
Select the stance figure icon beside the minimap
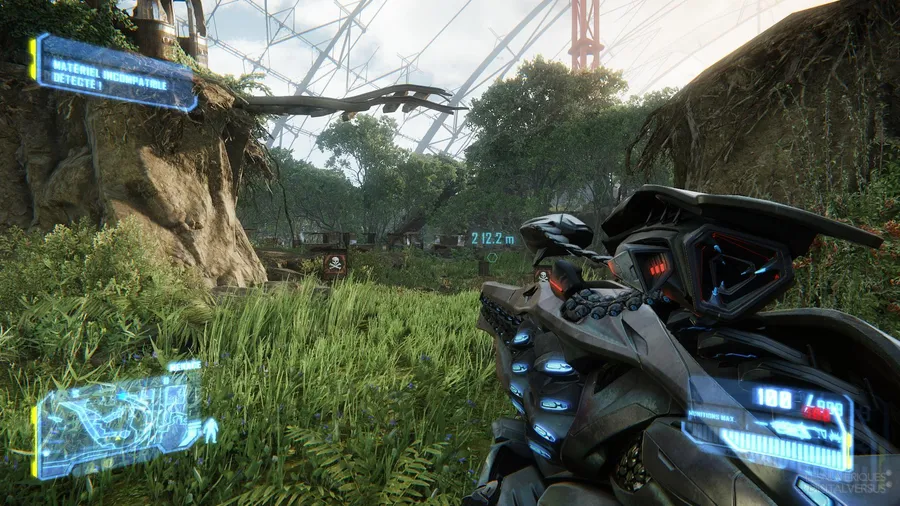pos(211,431)
